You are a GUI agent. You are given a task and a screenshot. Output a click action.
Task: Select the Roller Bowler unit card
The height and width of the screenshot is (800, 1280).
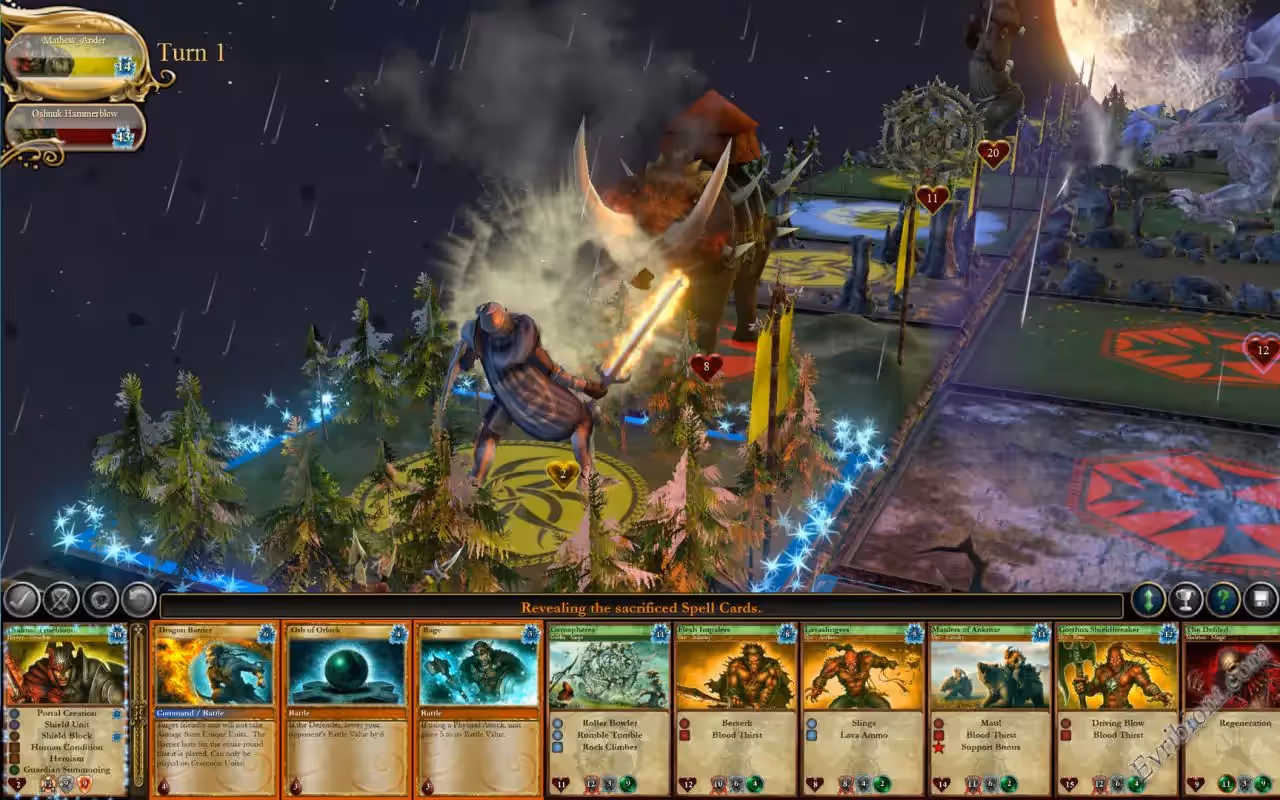pyautogui.click(x=609, y=710)
